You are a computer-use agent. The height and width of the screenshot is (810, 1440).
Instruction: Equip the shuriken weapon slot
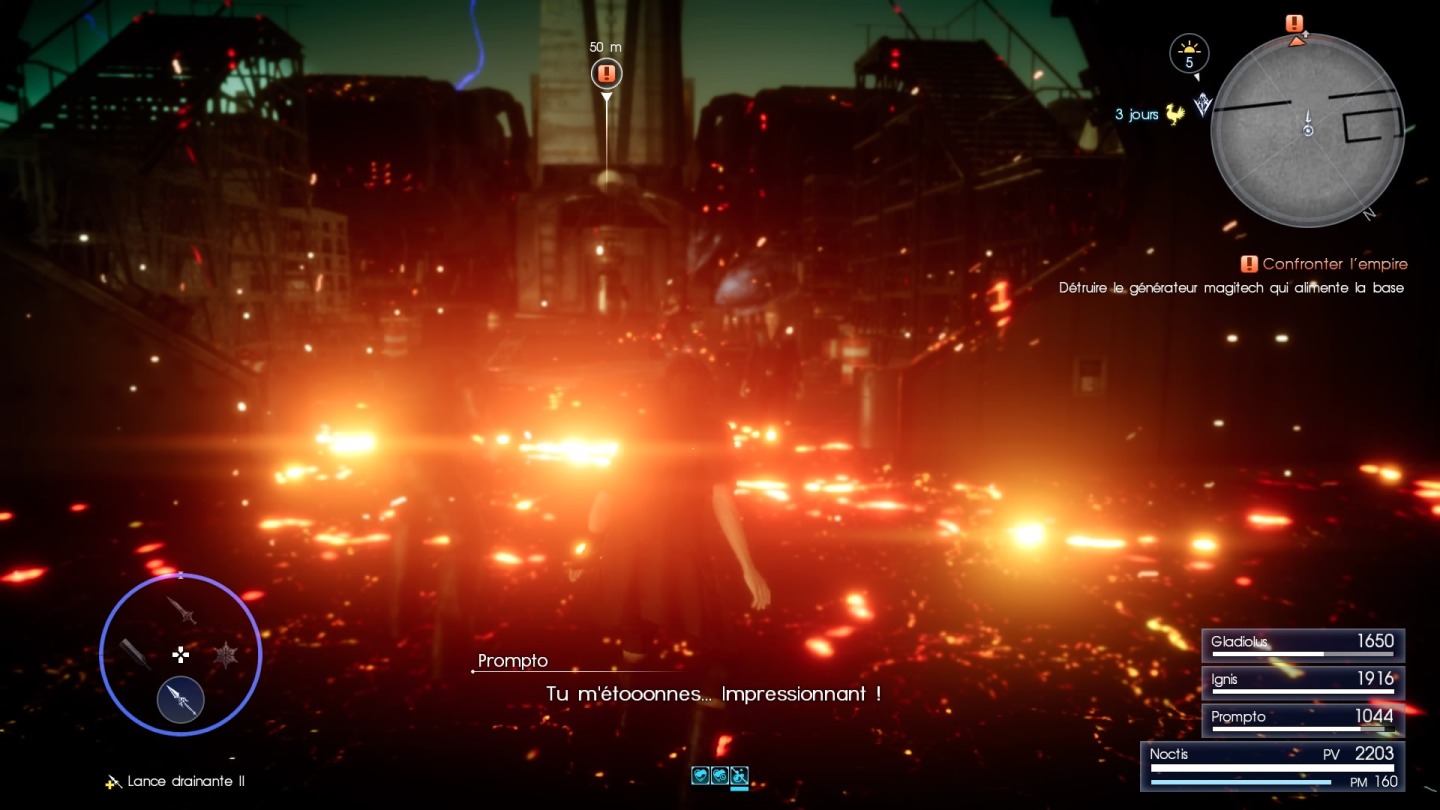(226, 655)
